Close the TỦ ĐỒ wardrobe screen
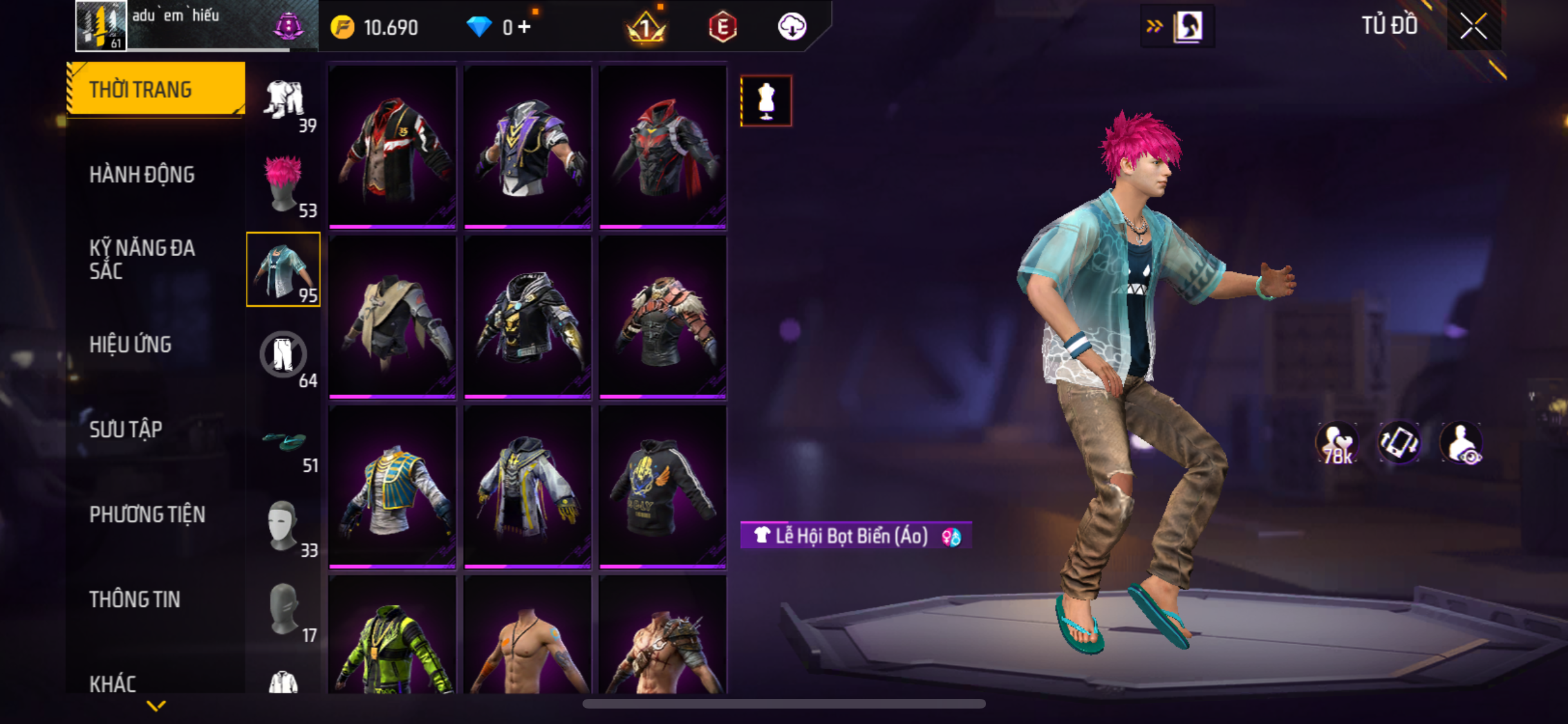 coord(1473,26)
